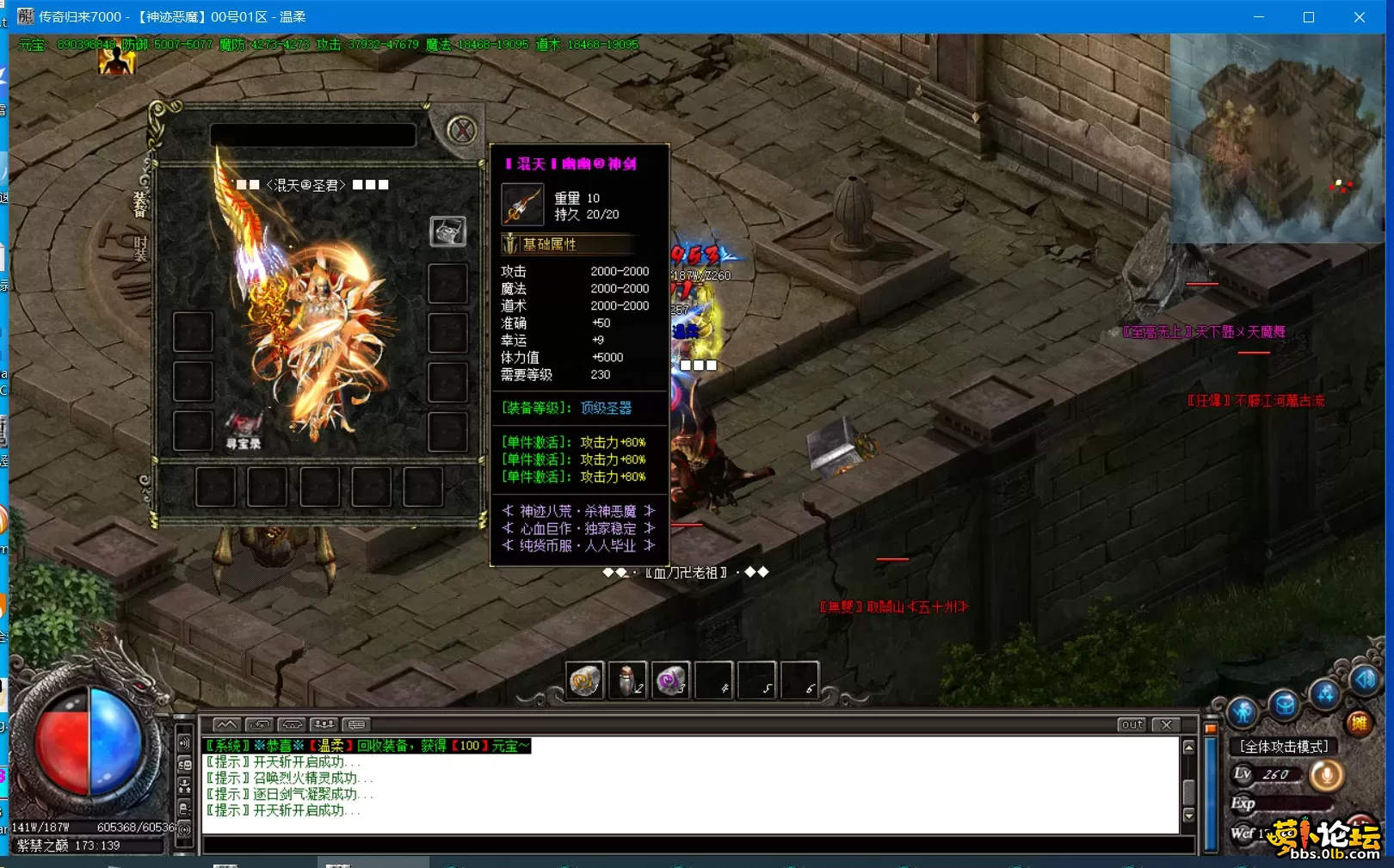Select the orb item in quick slot 1
The height and width of the screenshot is (868, 1394).
tap(585, 679)
